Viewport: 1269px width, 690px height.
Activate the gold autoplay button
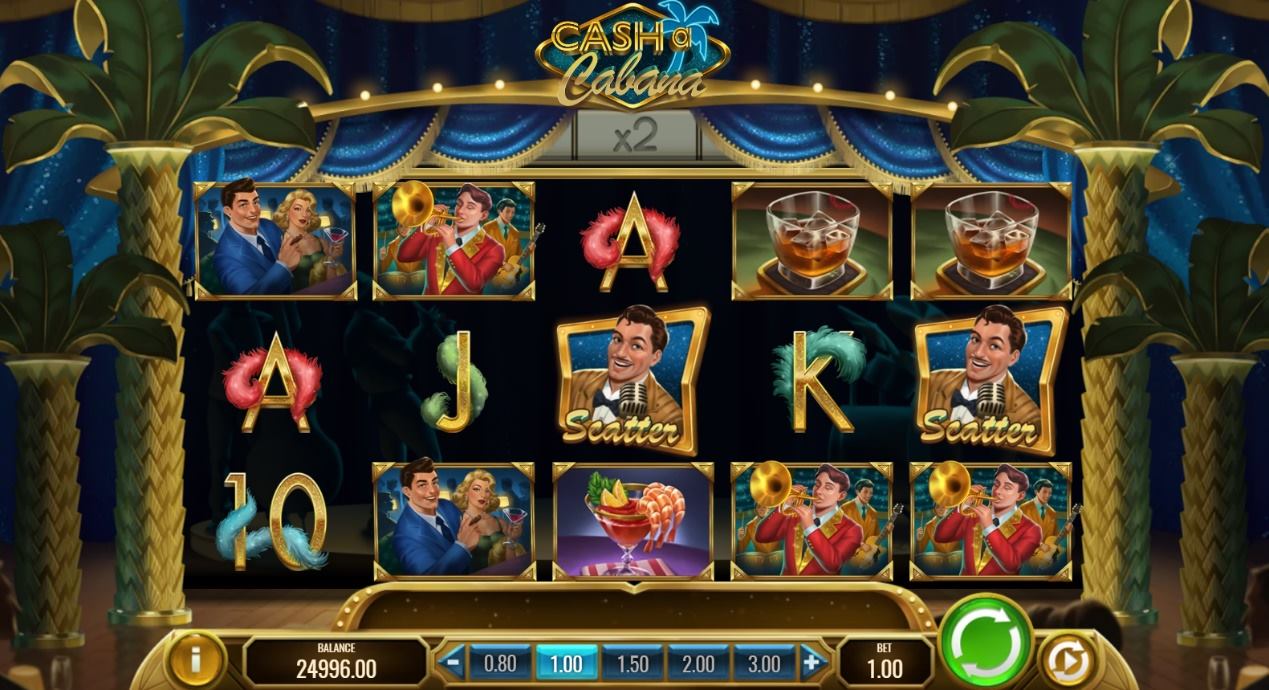1066,661
